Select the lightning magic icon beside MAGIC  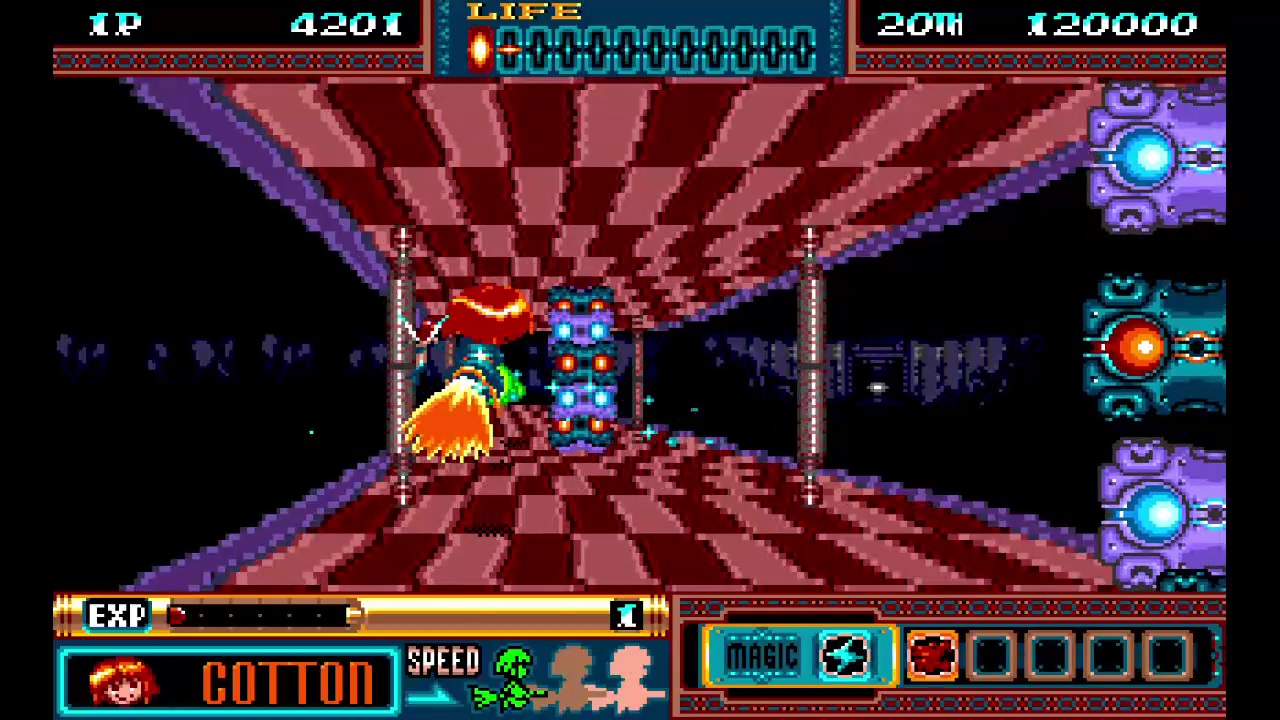point(843,655)
